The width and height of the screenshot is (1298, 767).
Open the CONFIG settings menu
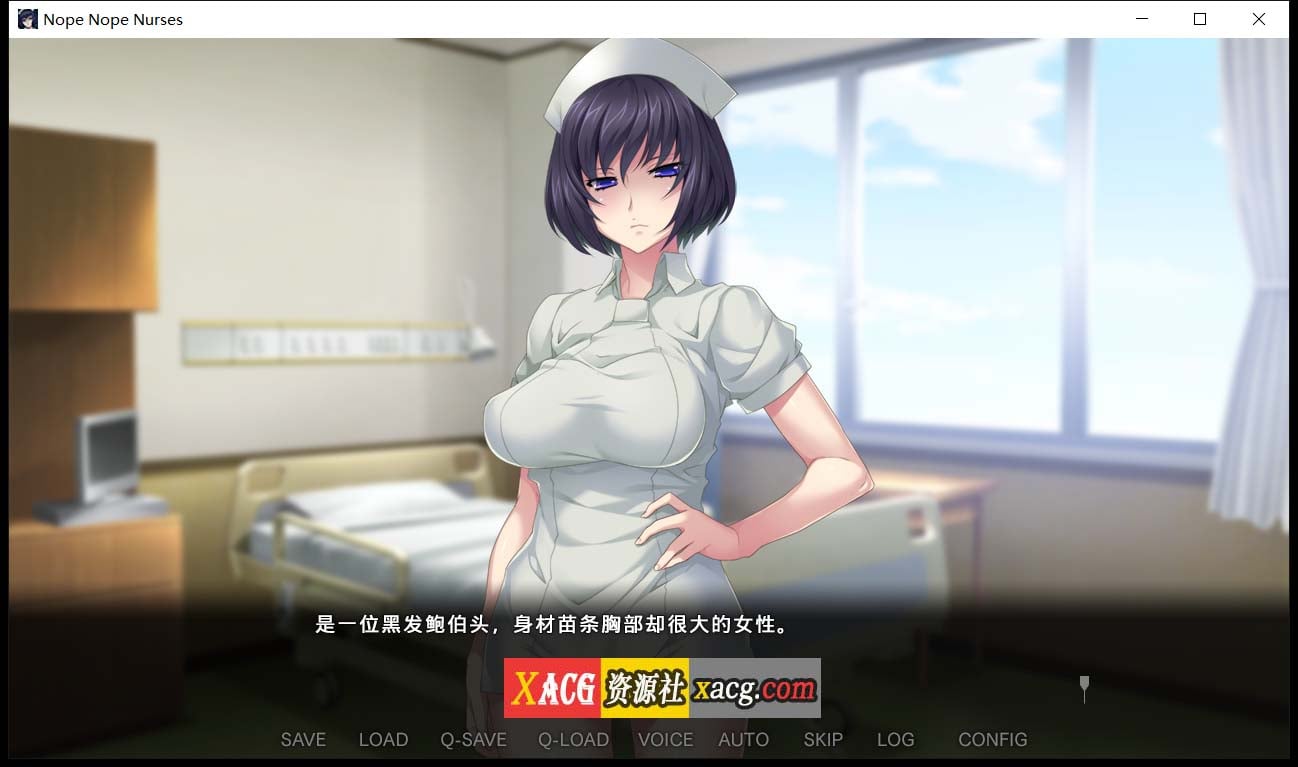tap(992, 739)
